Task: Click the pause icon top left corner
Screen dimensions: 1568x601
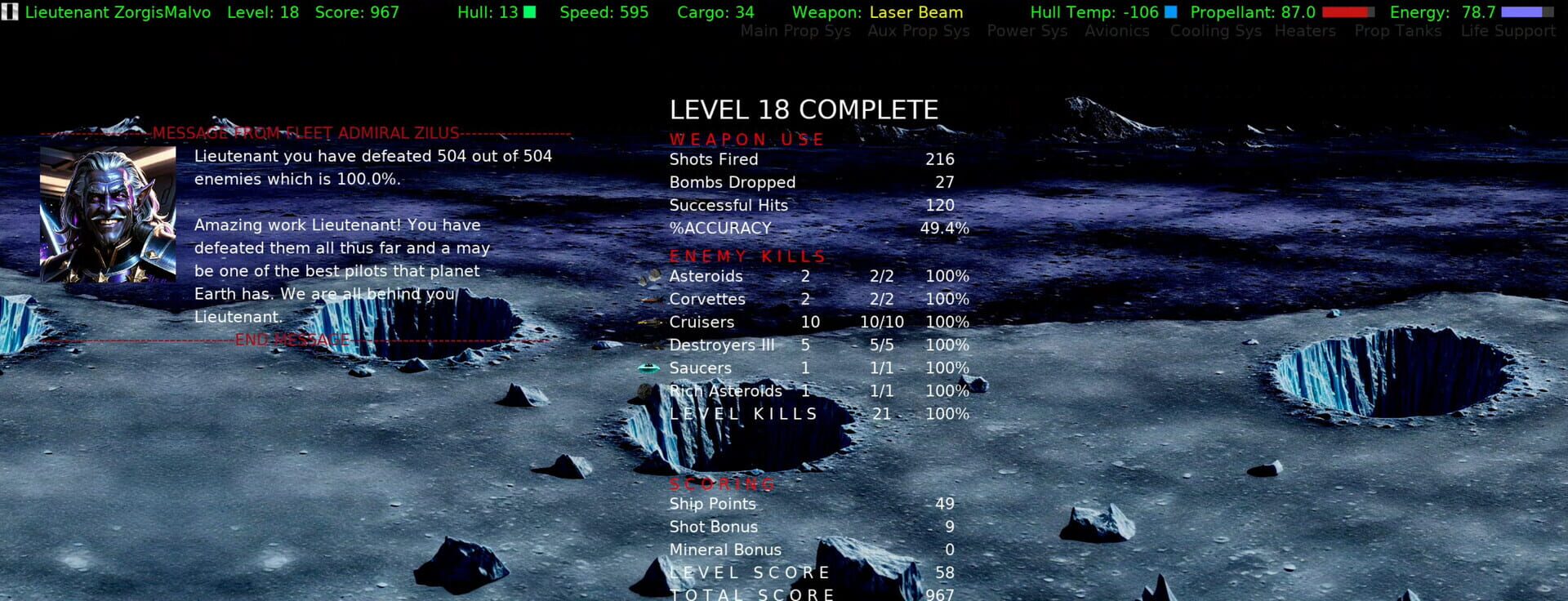Action: click(10, 12)
